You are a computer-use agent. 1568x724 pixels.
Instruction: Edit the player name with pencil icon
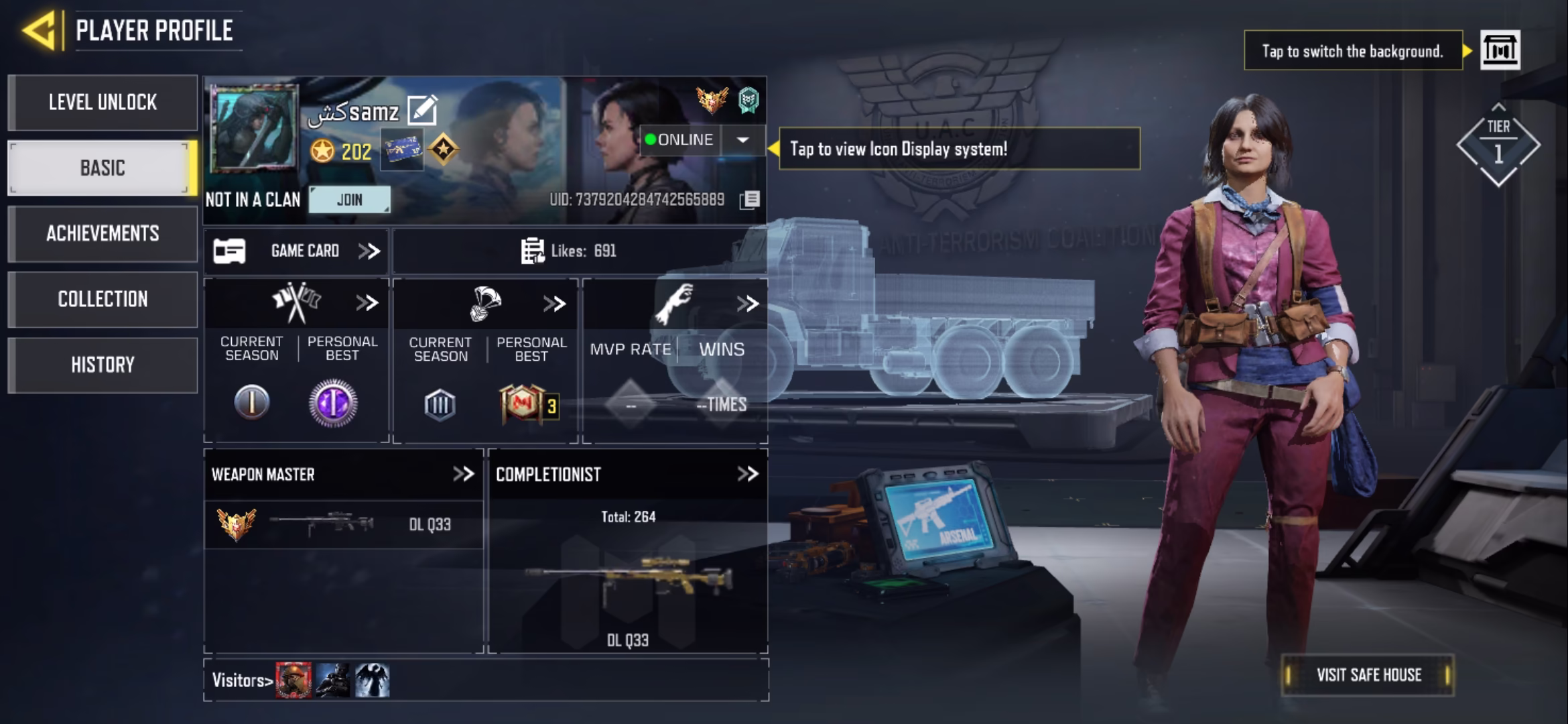coord(422,111)
